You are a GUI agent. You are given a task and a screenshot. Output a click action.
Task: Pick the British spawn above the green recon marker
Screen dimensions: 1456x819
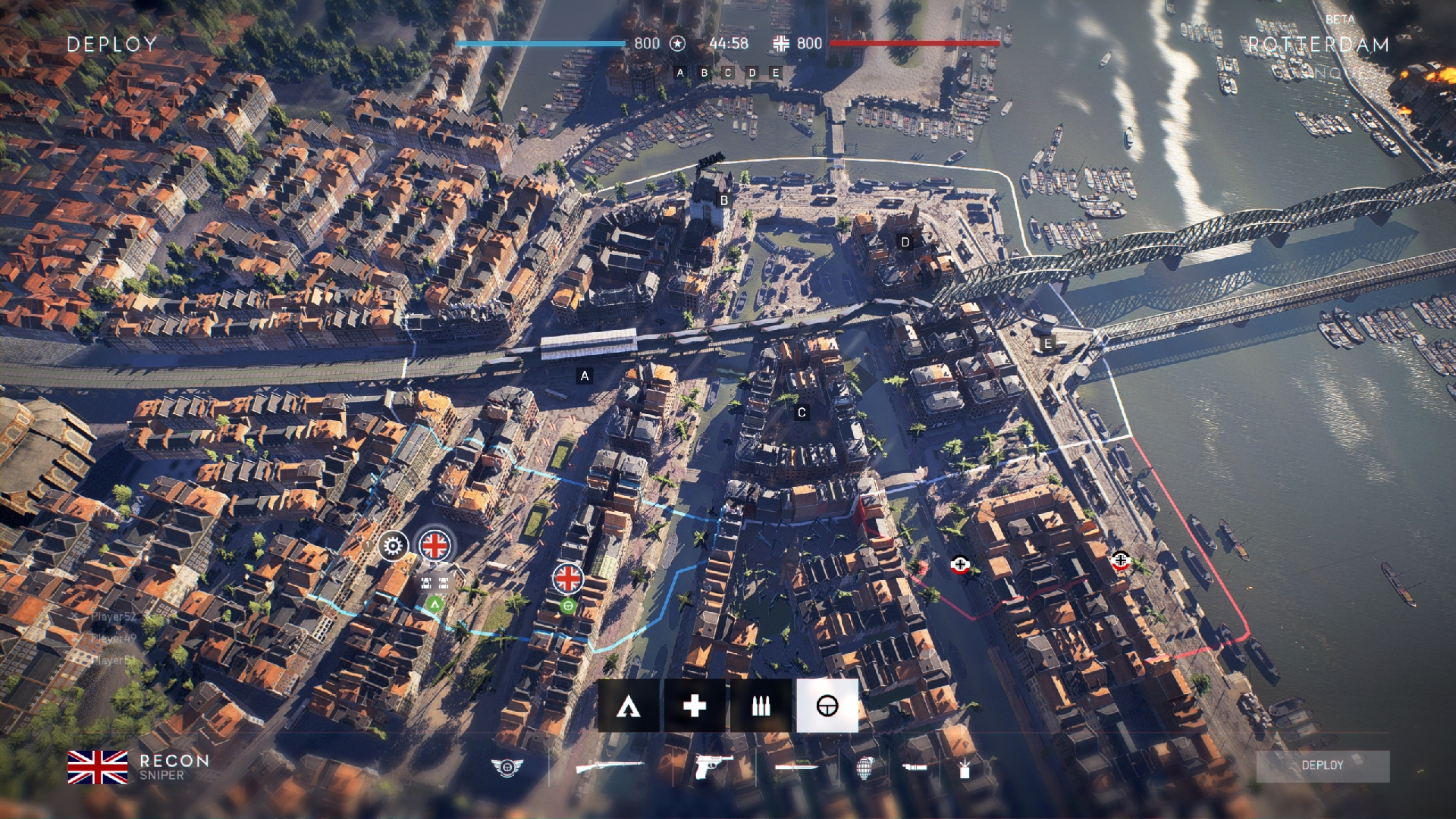coord(567,579)
